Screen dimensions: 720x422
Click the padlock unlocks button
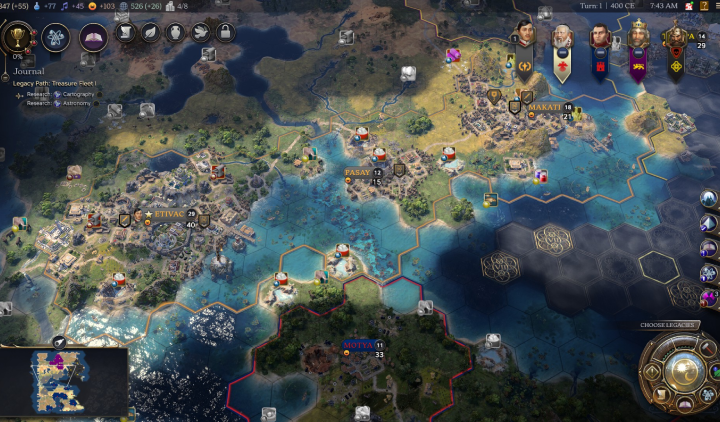224,33
